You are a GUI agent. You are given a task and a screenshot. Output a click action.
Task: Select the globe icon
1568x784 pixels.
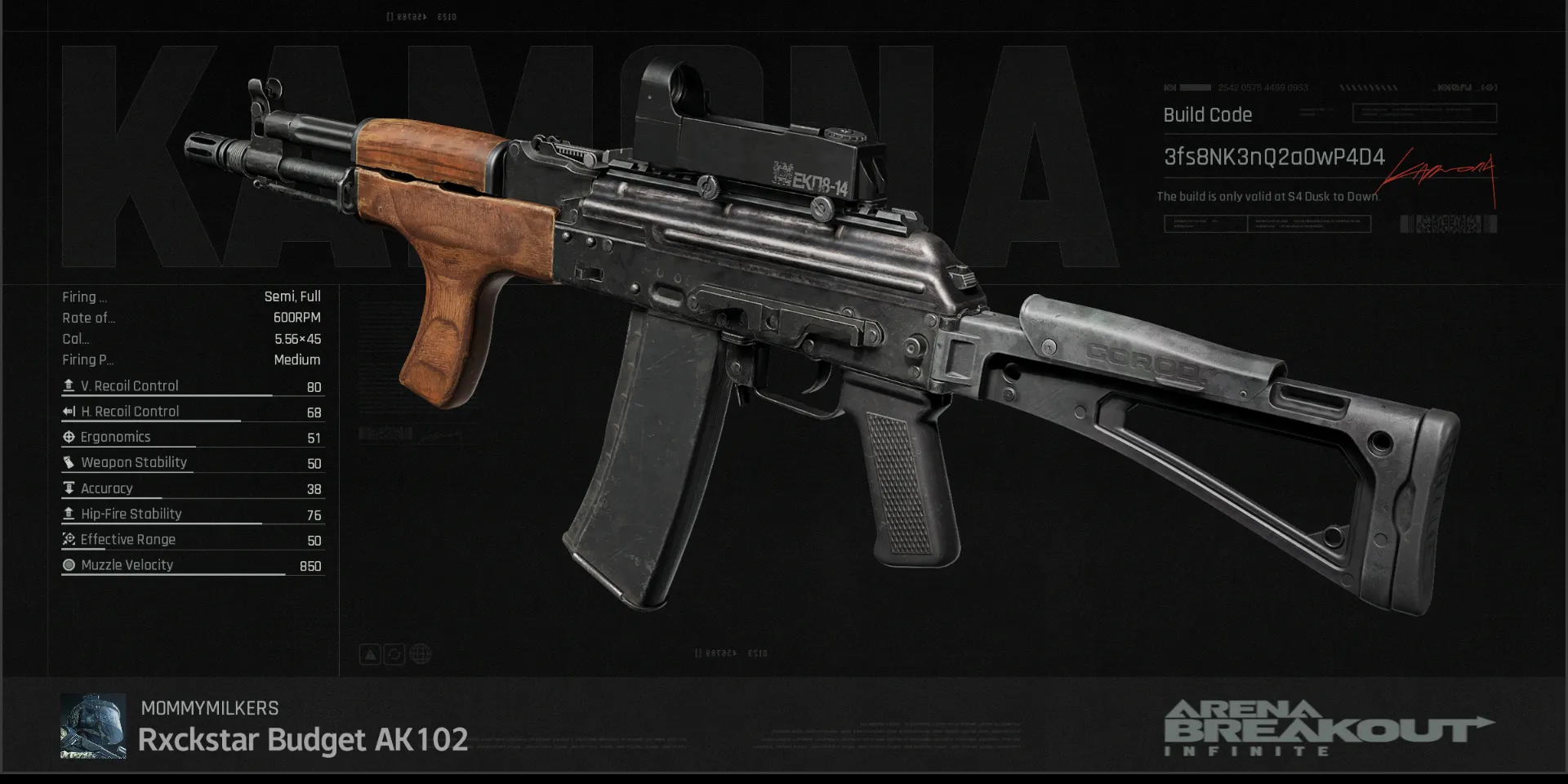421,654
